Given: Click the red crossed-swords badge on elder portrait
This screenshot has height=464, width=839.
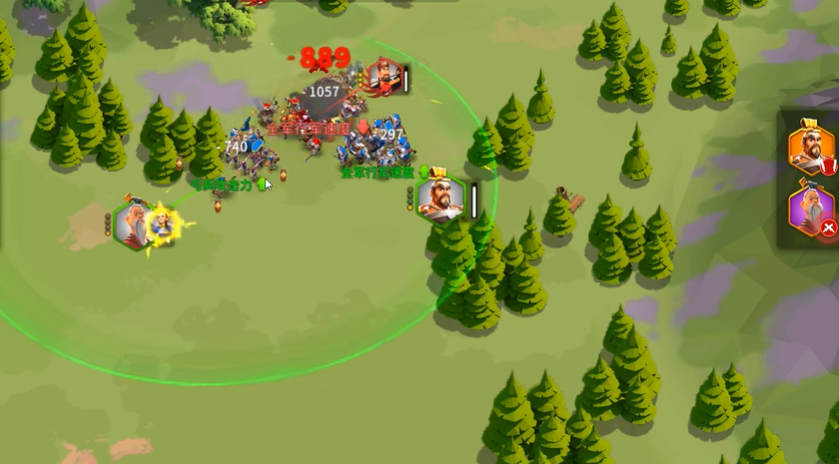Looking at the screenshot, I should pos(828,229).
